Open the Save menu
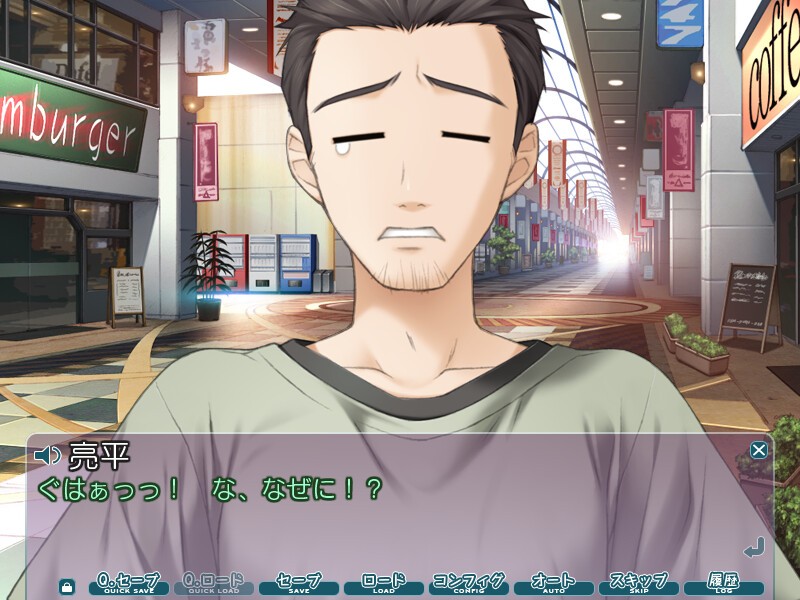800x600 pixels. tap(299, 584)
